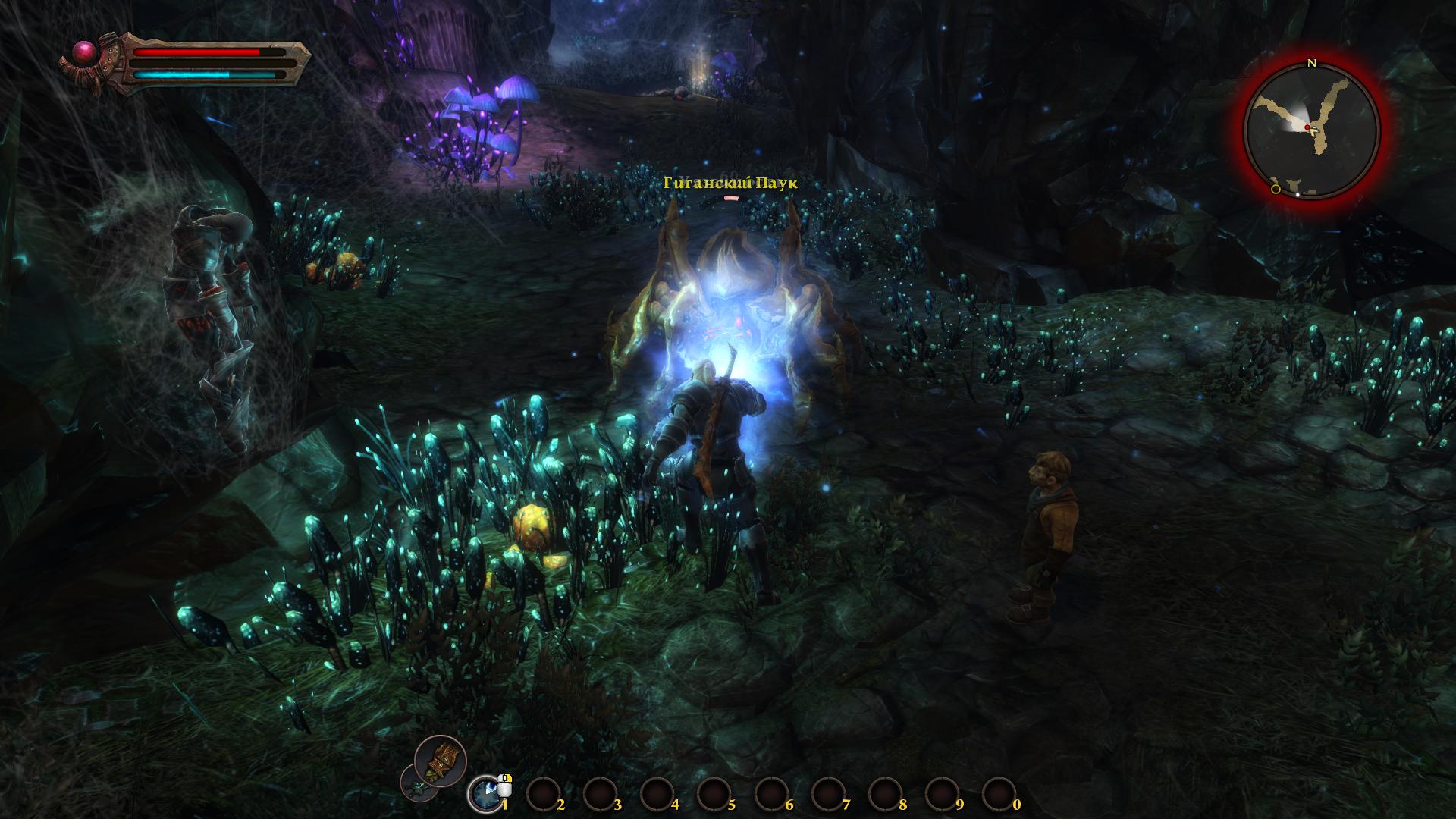Select empty hotbar slot numbered 2
Image resolution: width=1456 pixels, height=819 pixels.
coord(541,794)
